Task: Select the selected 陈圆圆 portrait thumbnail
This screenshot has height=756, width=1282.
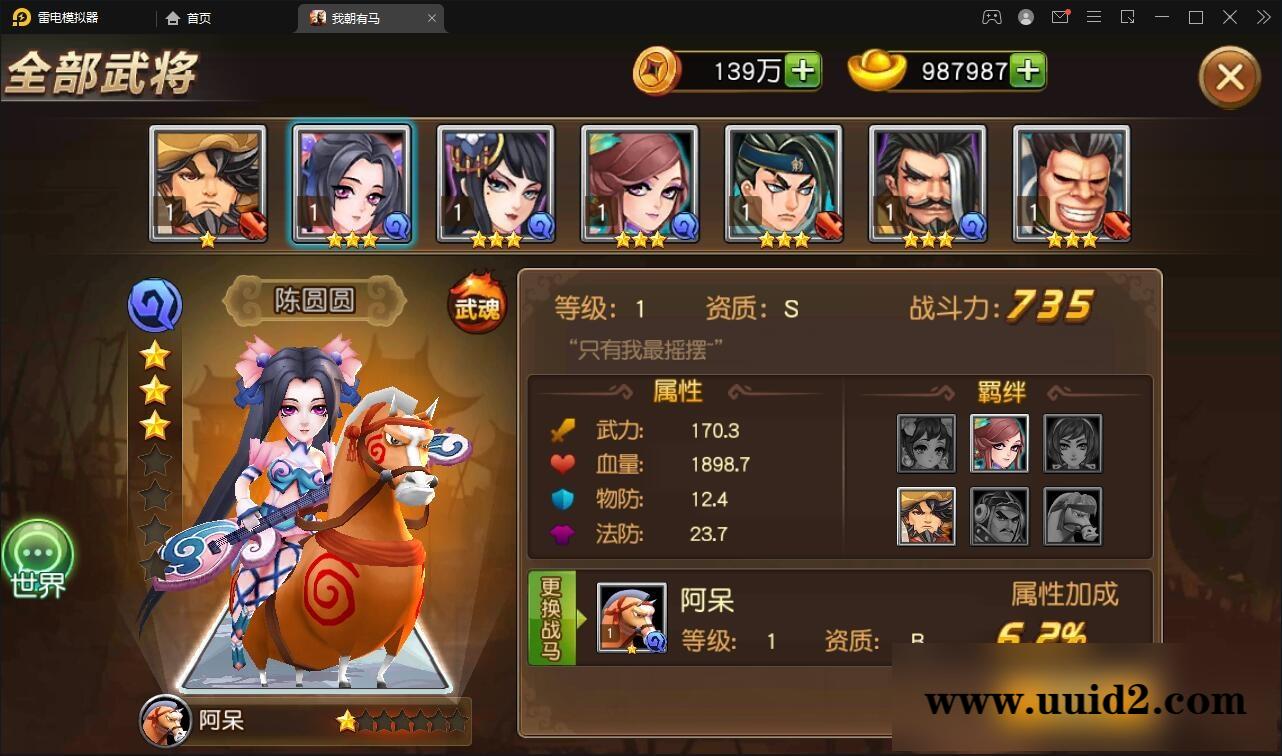Action: [x=353, y=182]
